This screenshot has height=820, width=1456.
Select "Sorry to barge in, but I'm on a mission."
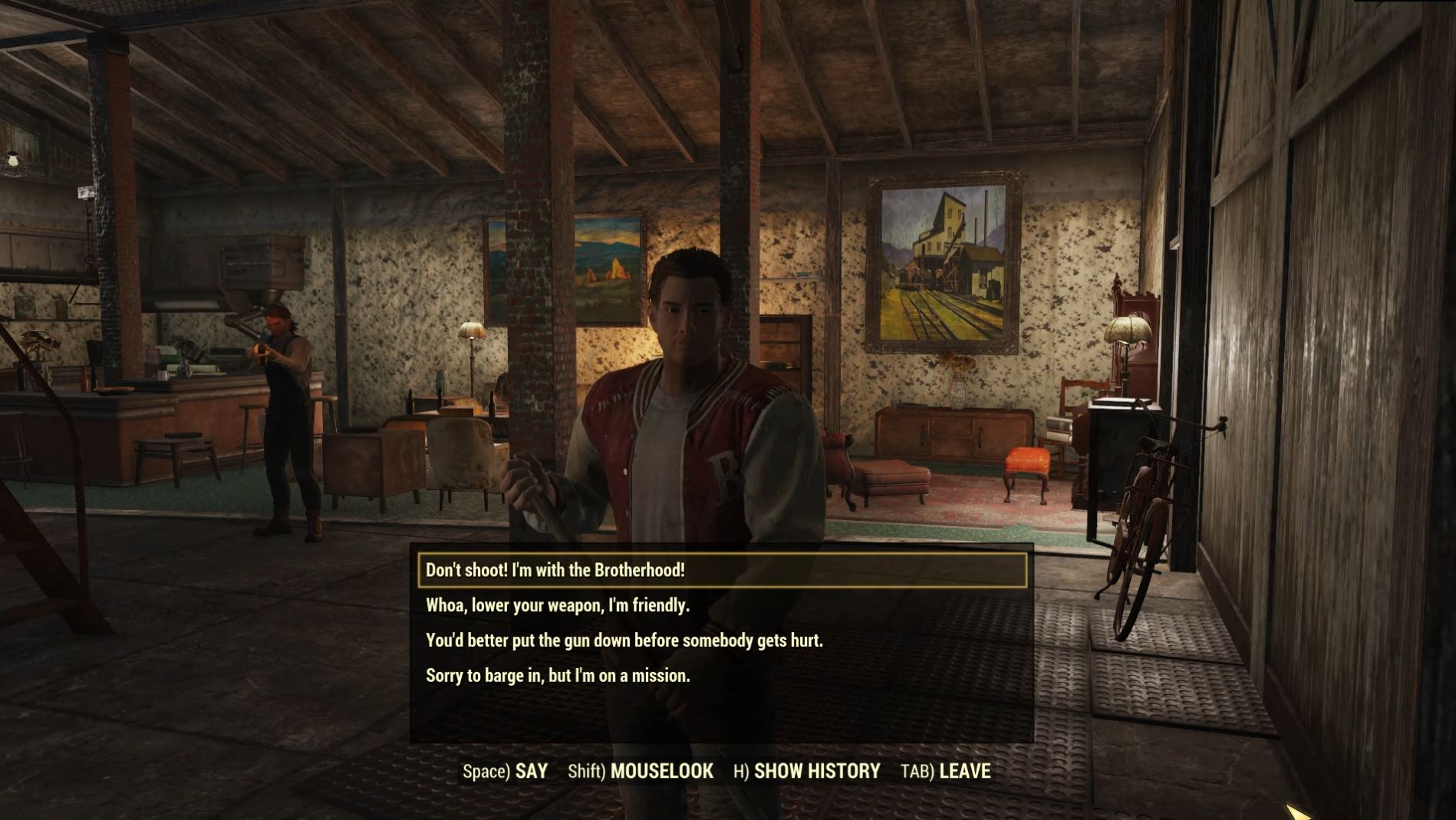point(557,676)
